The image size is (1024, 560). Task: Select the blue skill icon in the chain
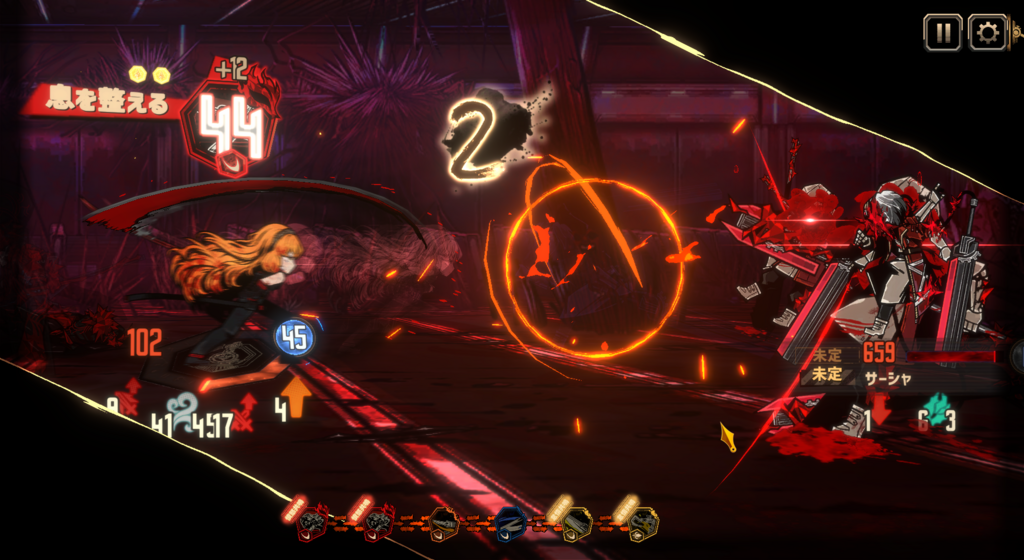[x=511, y=522]
